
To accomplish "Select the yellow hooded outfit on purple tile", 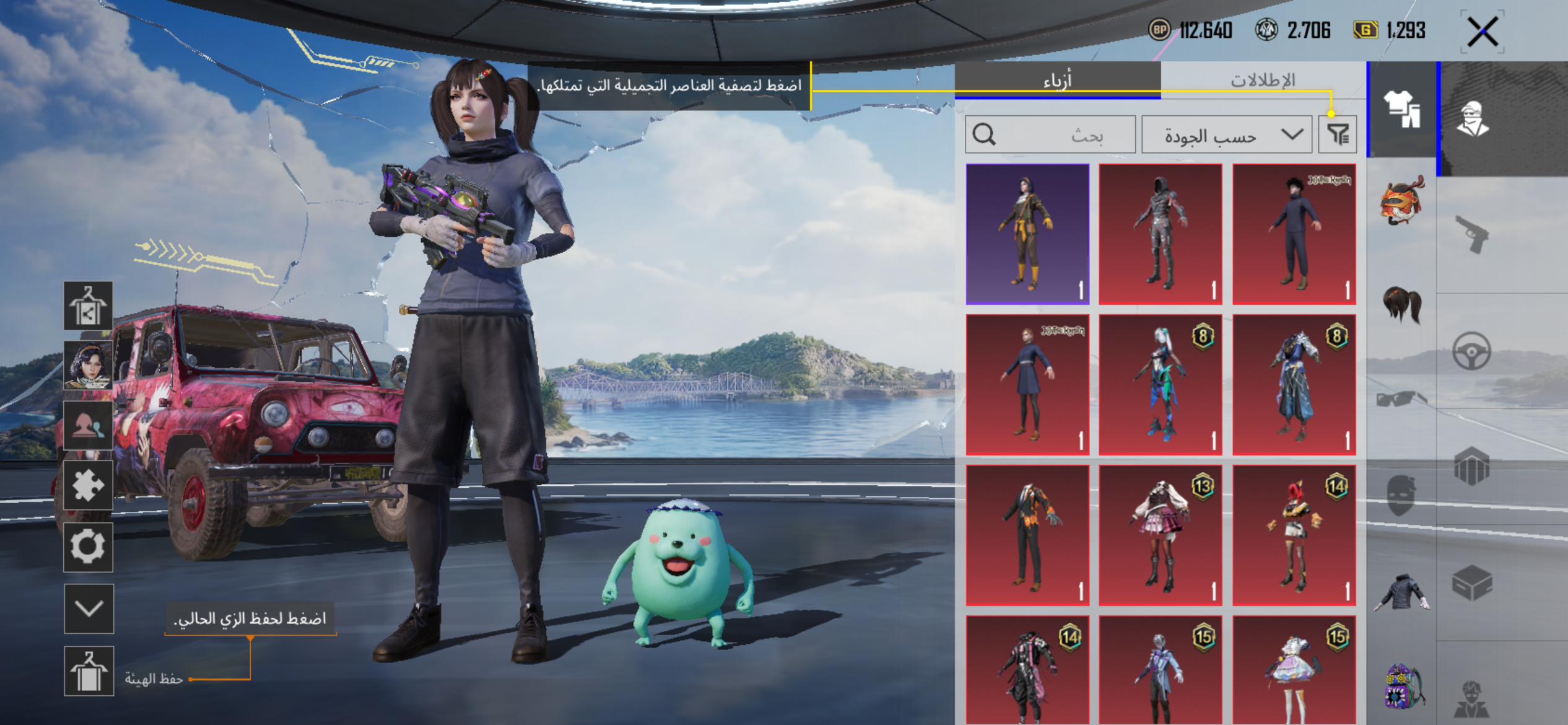I will coord(1027,234).
